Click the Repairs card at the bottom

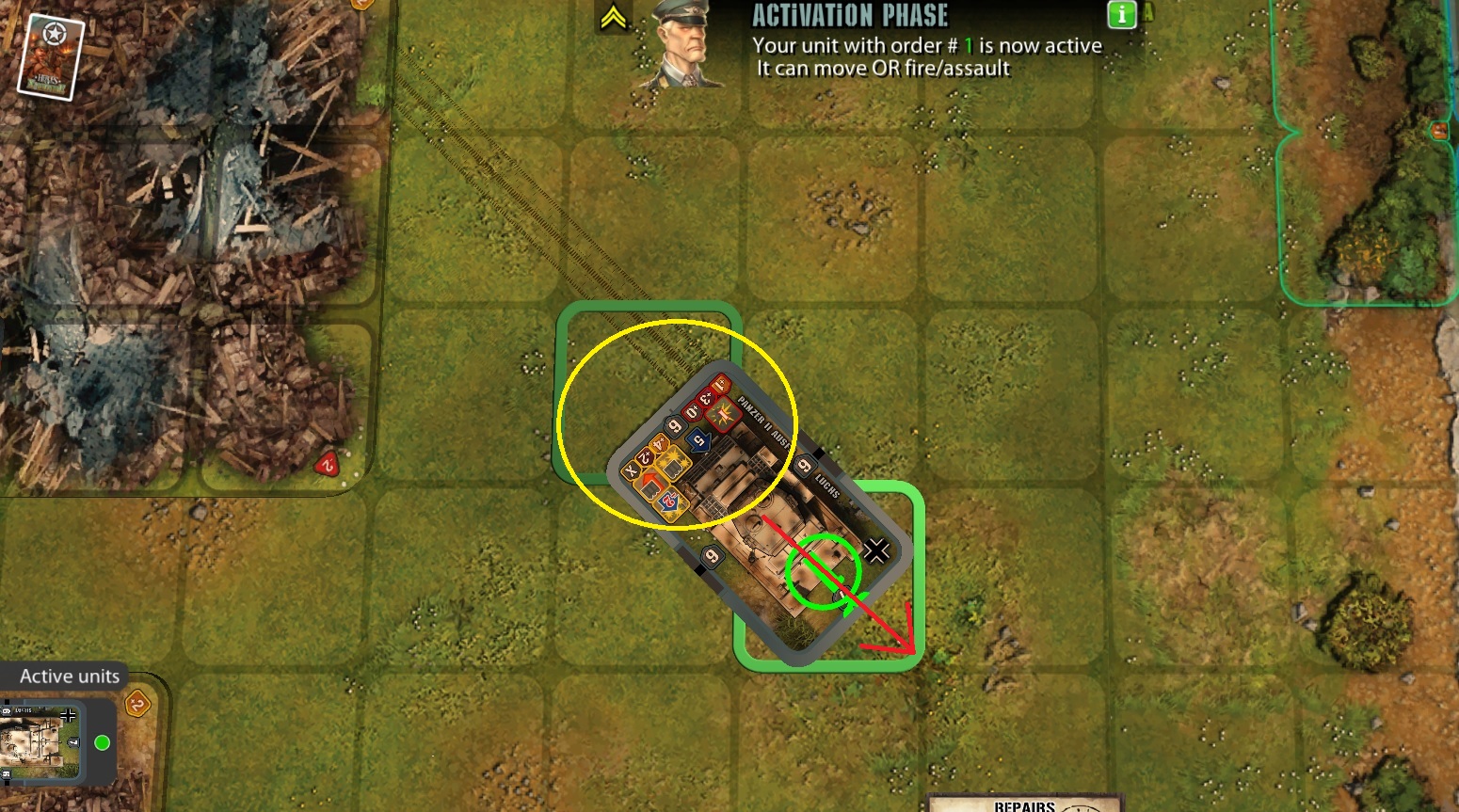click(x=1023, y=804)
